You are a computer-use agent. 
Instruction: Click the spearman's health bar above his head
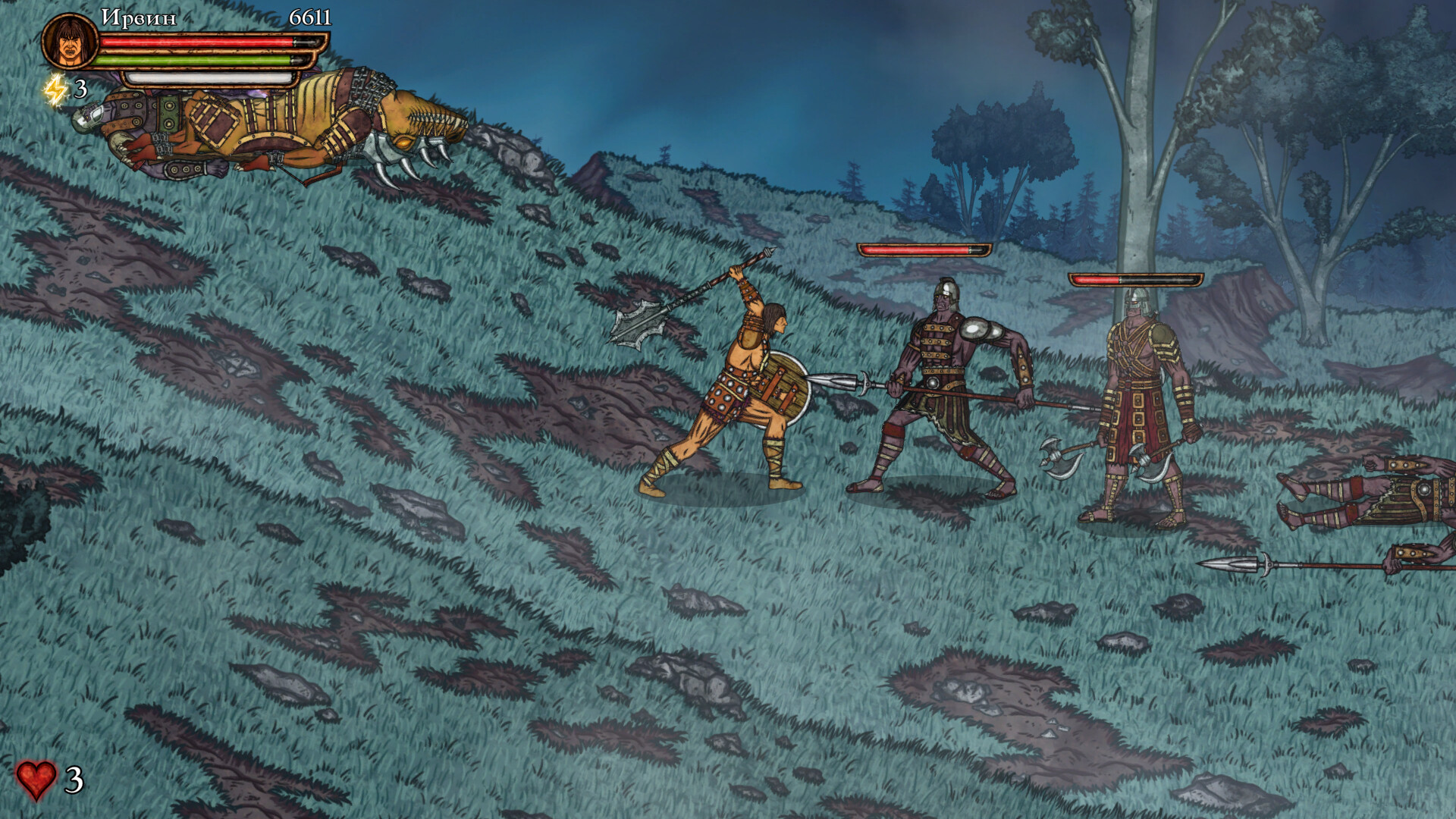tap(921, 248)
